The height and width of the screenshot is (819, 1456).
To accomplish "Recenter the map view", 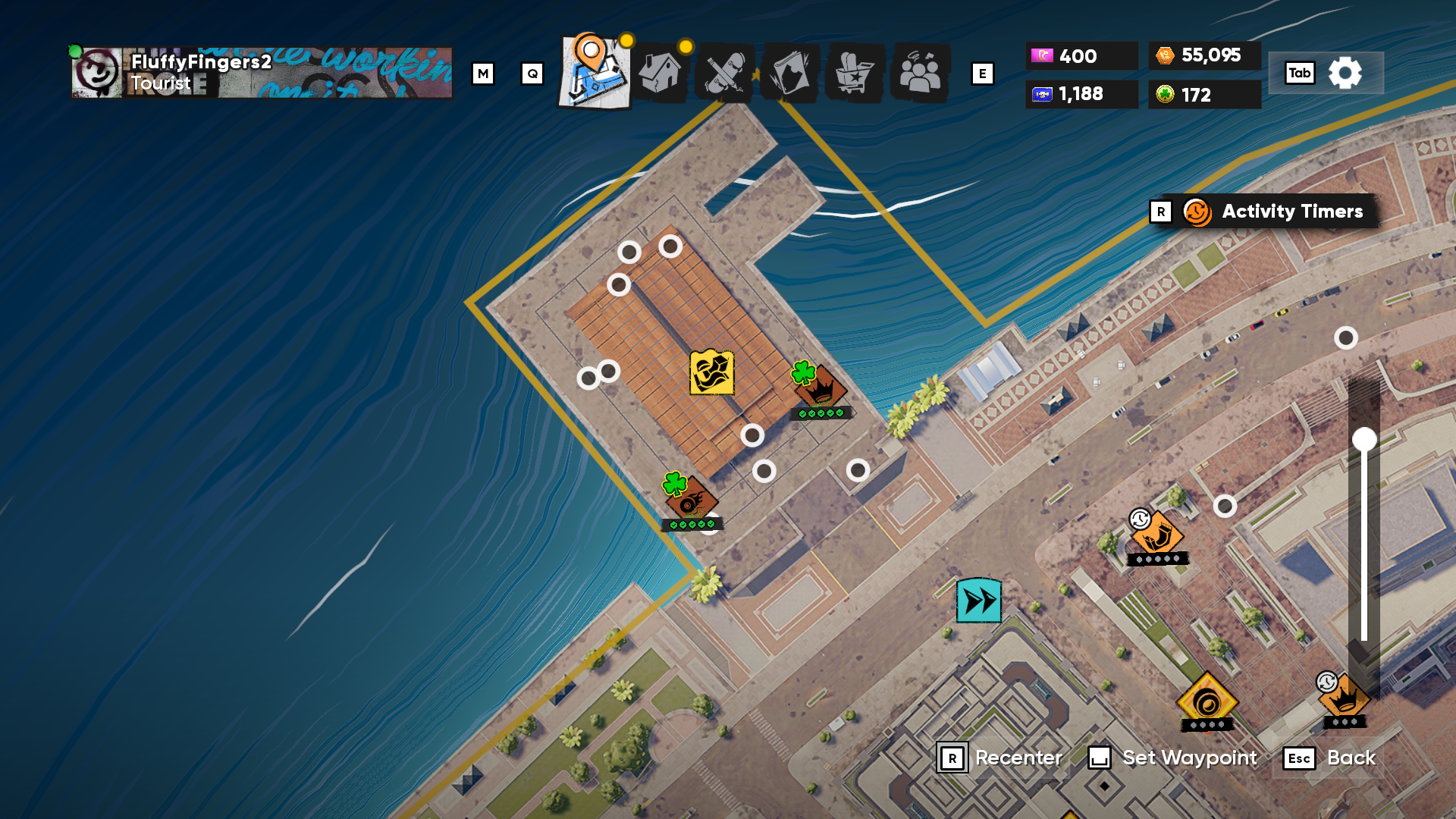I will point(1001,758).
